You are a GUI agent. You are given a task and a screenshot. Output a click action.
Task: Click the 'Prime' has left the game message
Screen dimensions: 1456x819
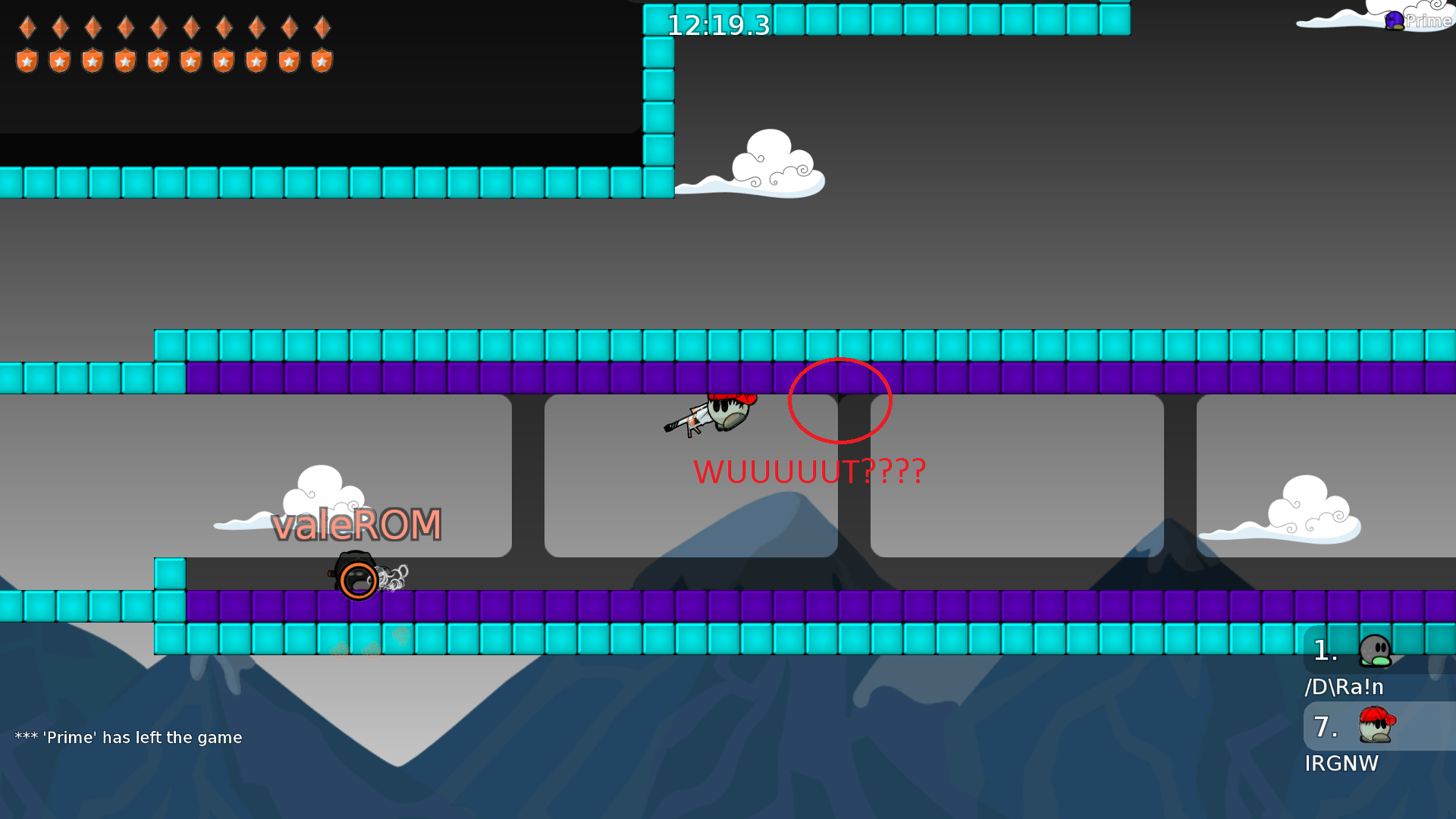pos(129,736)
